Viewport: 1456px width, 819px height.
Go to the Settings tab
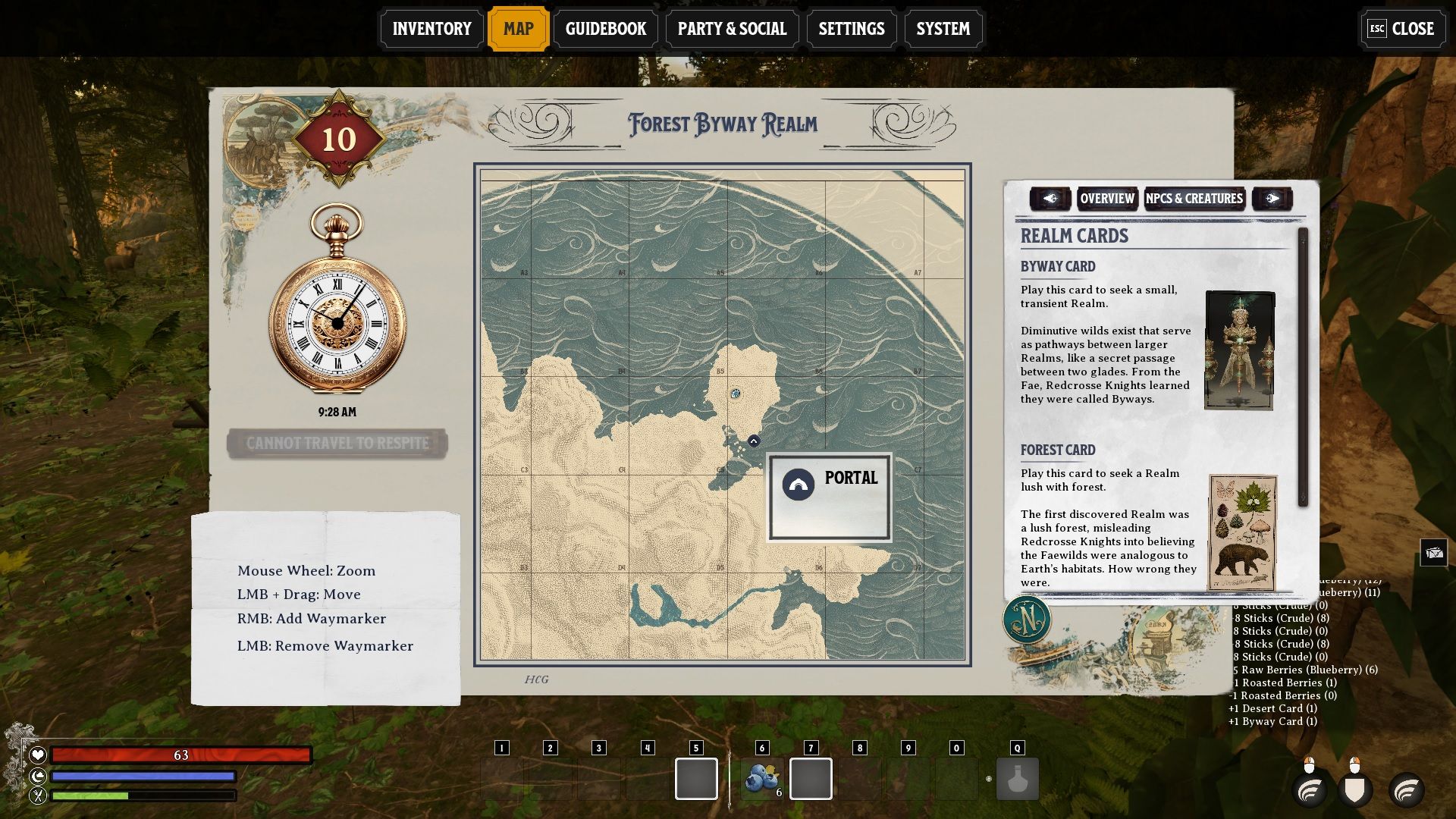(851, 29)
